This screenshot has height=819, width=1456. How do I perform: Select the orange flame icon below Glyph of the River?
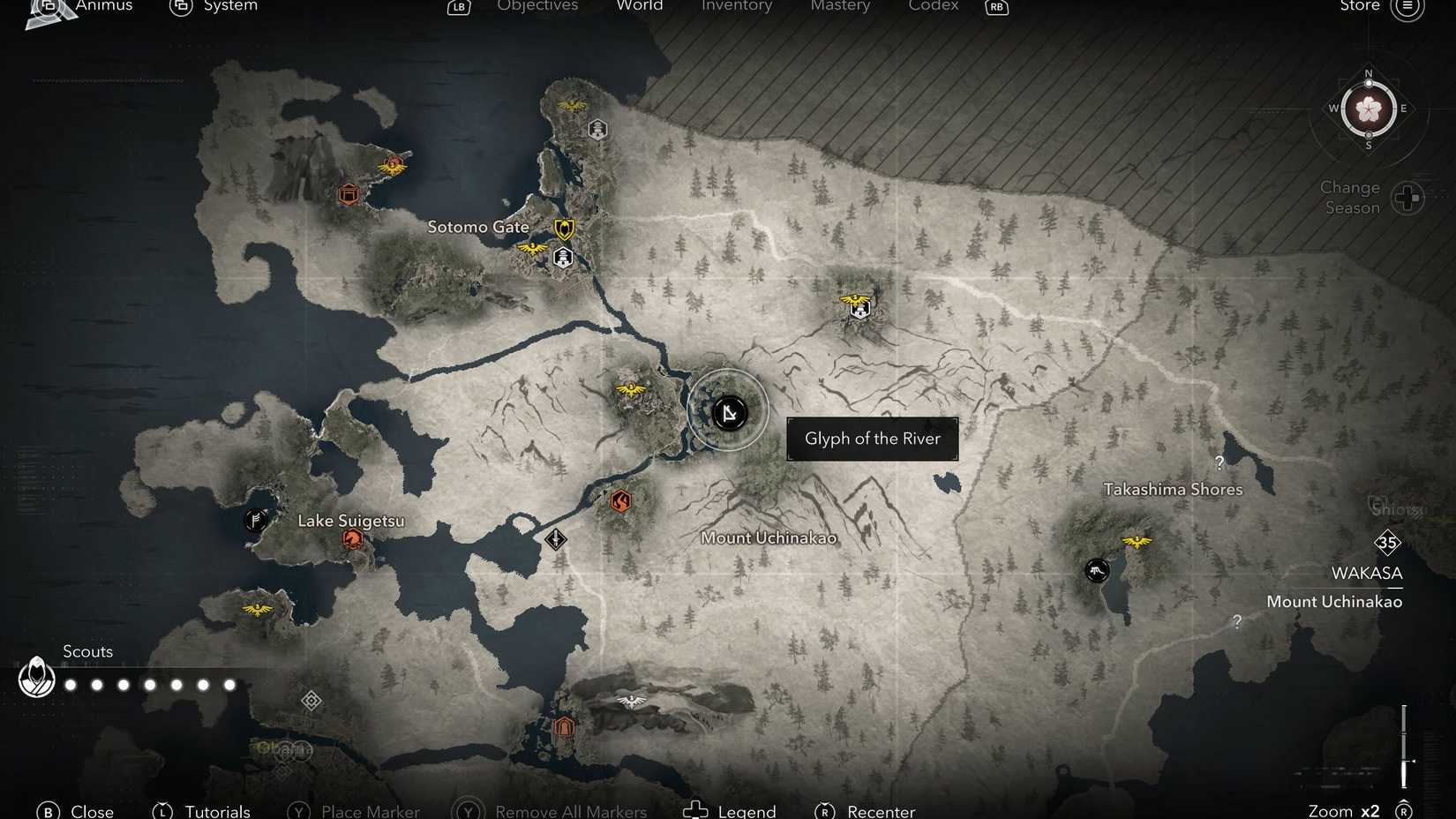tap(621, 501)
